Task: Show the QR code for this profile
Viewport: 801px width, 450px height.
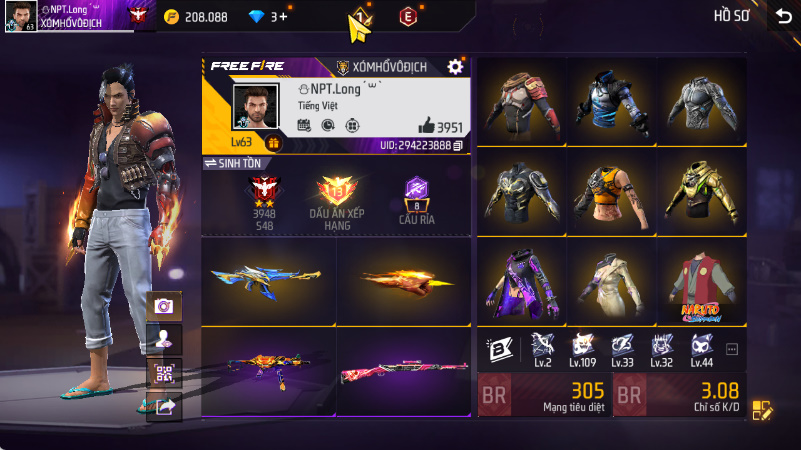Action: coord(164,373)
